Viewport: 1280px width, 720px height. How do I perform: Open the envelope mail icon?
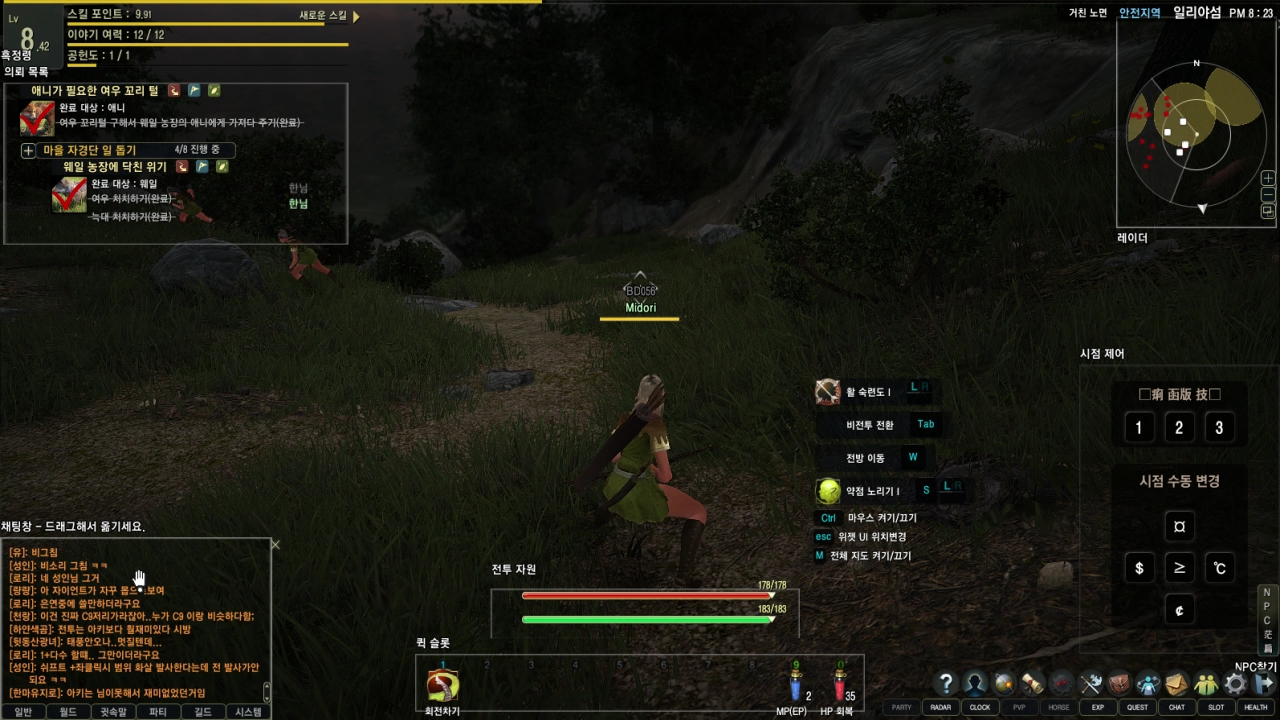[1177, 684]
